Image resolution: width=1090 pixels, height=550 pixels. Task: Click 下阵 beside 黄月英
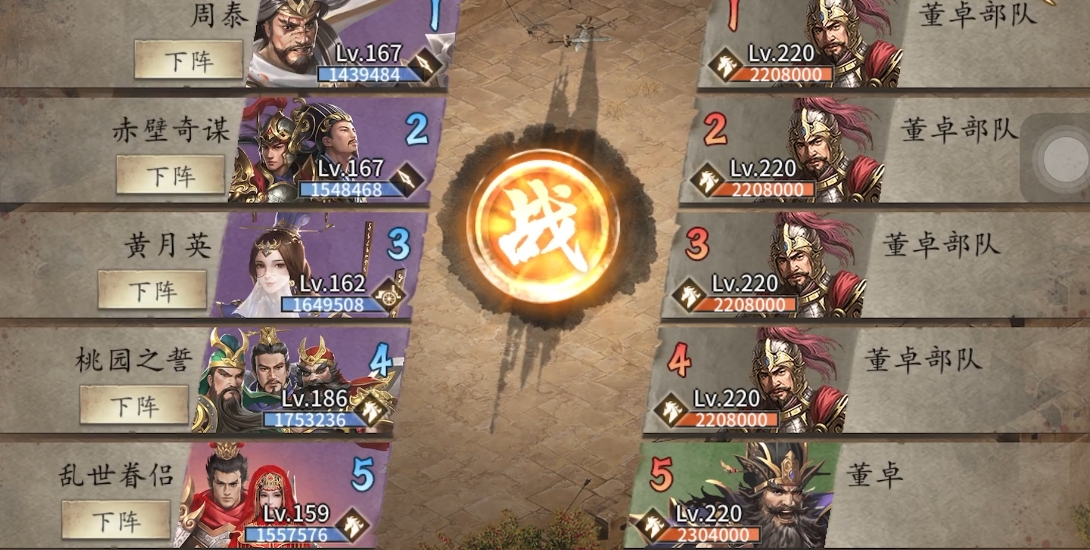tap(152, 290)
